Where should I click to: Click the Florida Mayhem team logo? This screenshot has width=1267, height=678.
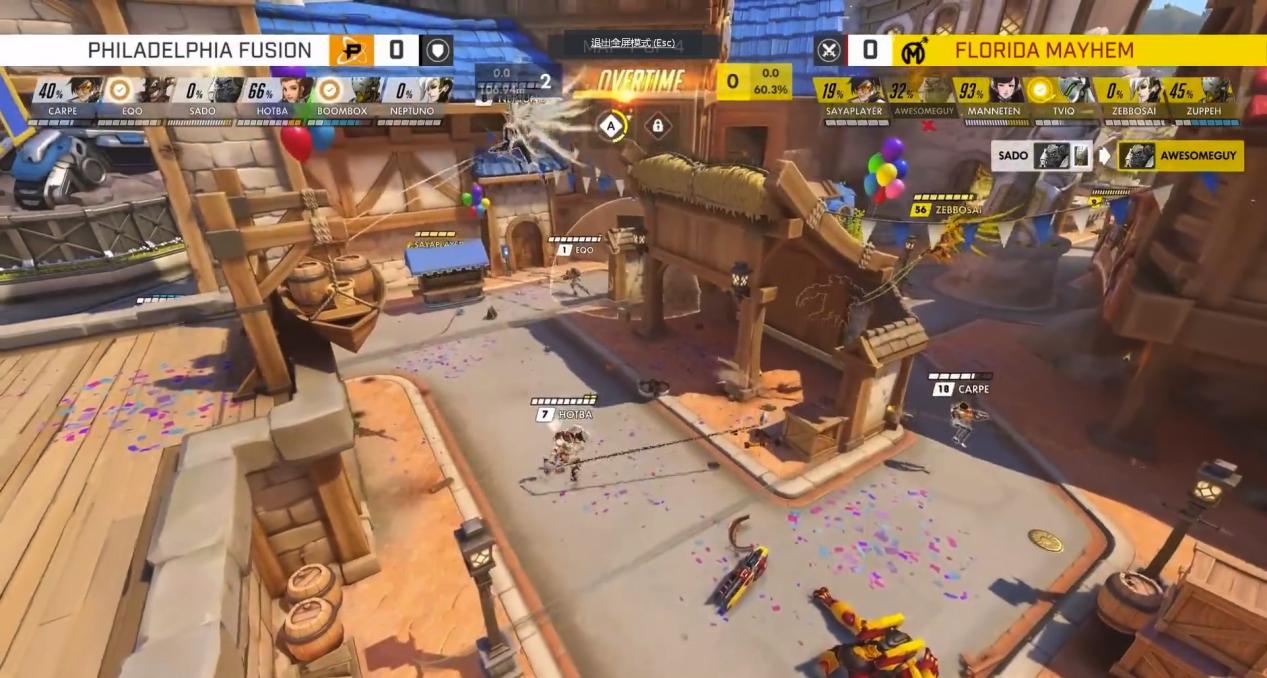[x=913, y=50]
